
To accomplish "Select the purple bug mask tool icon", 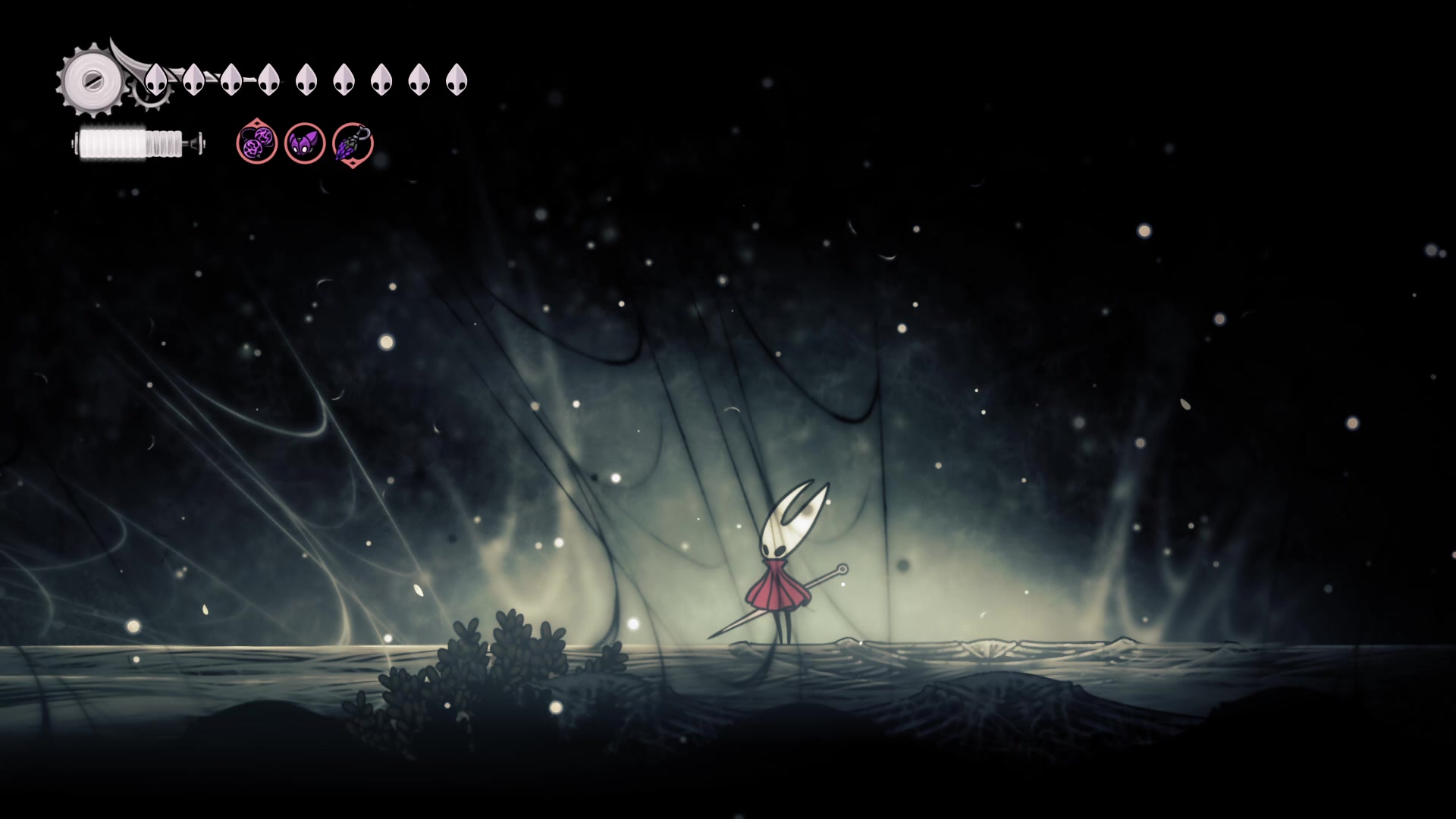I will tap(305, 143).
